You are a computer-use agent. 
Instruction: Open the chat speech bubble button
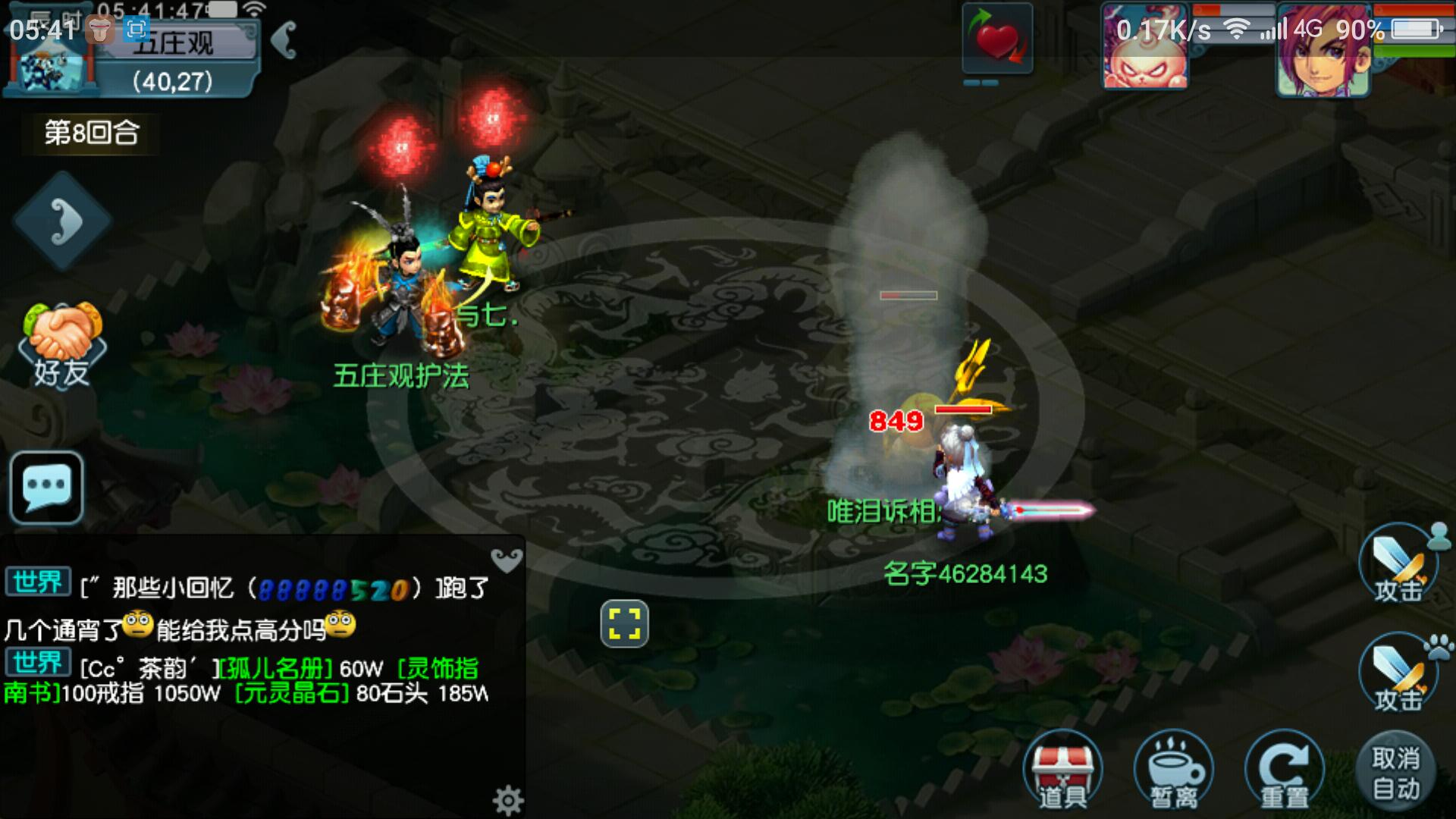(47, 488)
